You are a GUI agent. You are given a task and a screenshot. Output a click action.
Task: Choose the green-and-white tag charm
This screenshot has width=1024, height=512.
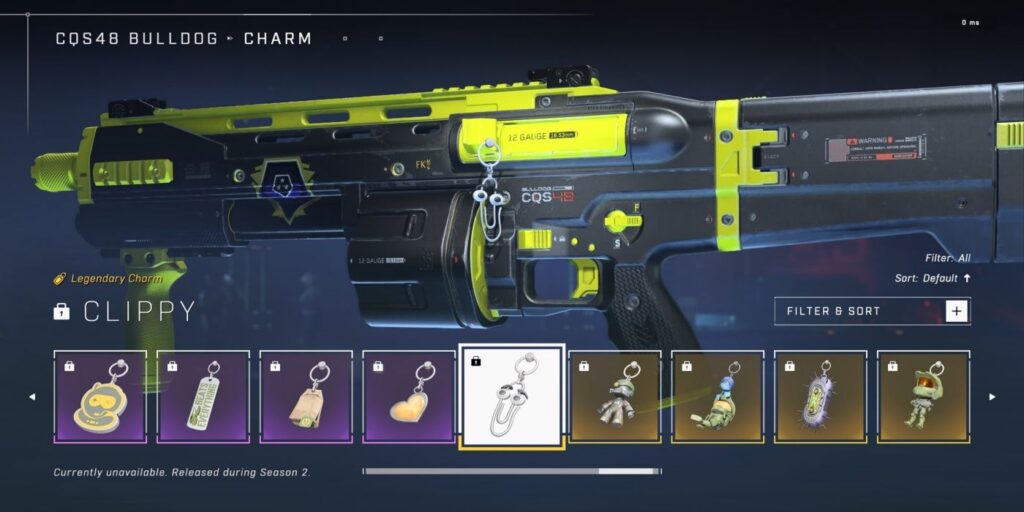(203, 396)
